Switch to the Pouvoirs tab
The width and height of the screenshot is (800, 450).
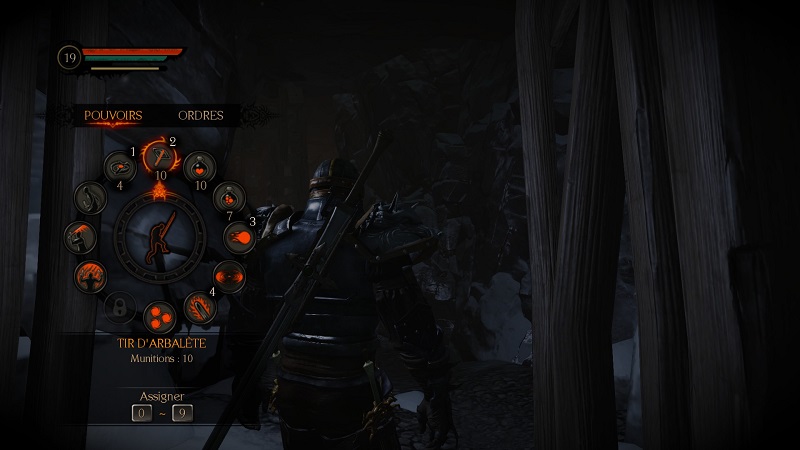113,115
